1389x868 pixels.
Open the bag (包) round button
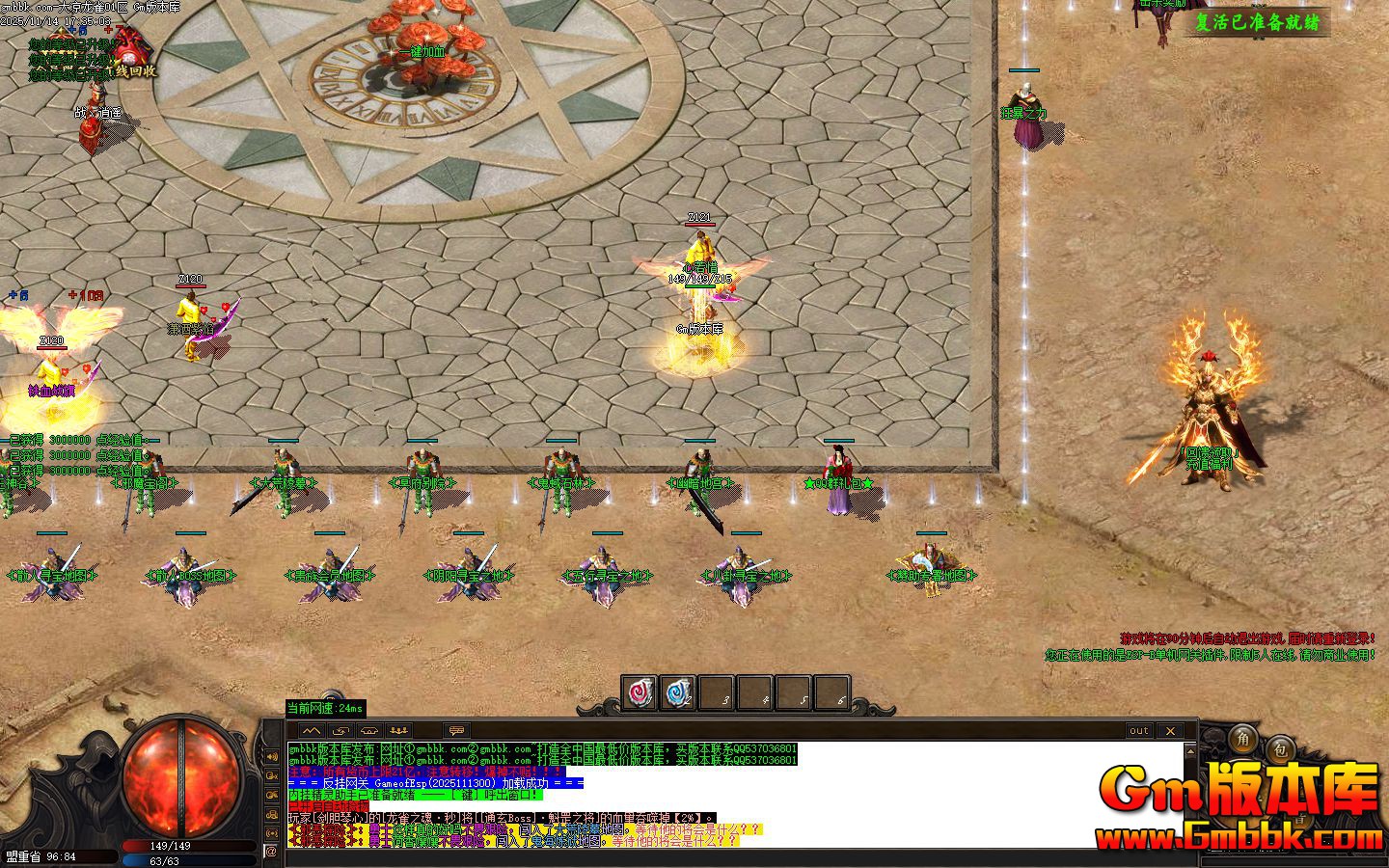coord(1280,747)
